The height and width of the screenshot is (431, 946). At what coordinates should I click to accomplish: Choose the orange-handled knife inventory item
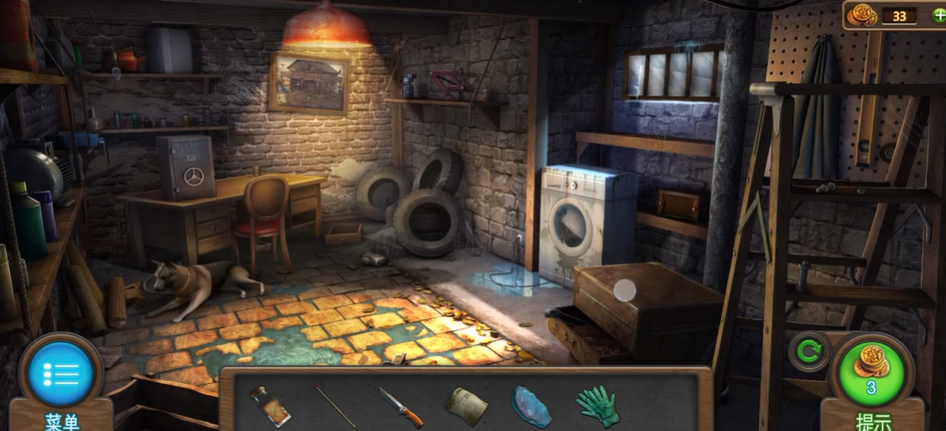click(x=400, y=406)
